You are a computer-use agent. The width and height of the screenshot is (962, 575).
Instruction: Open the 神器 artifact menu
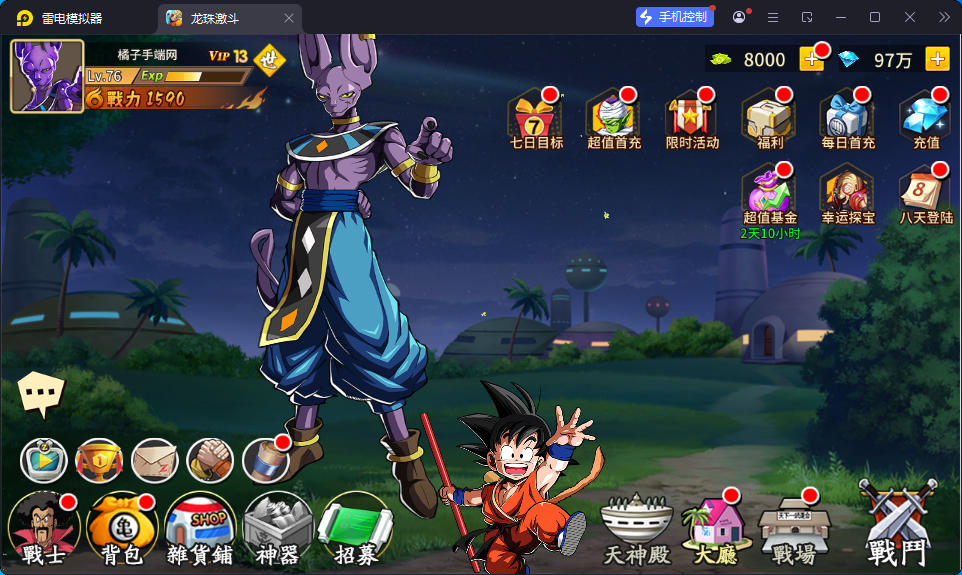click(x=278, y=530)
